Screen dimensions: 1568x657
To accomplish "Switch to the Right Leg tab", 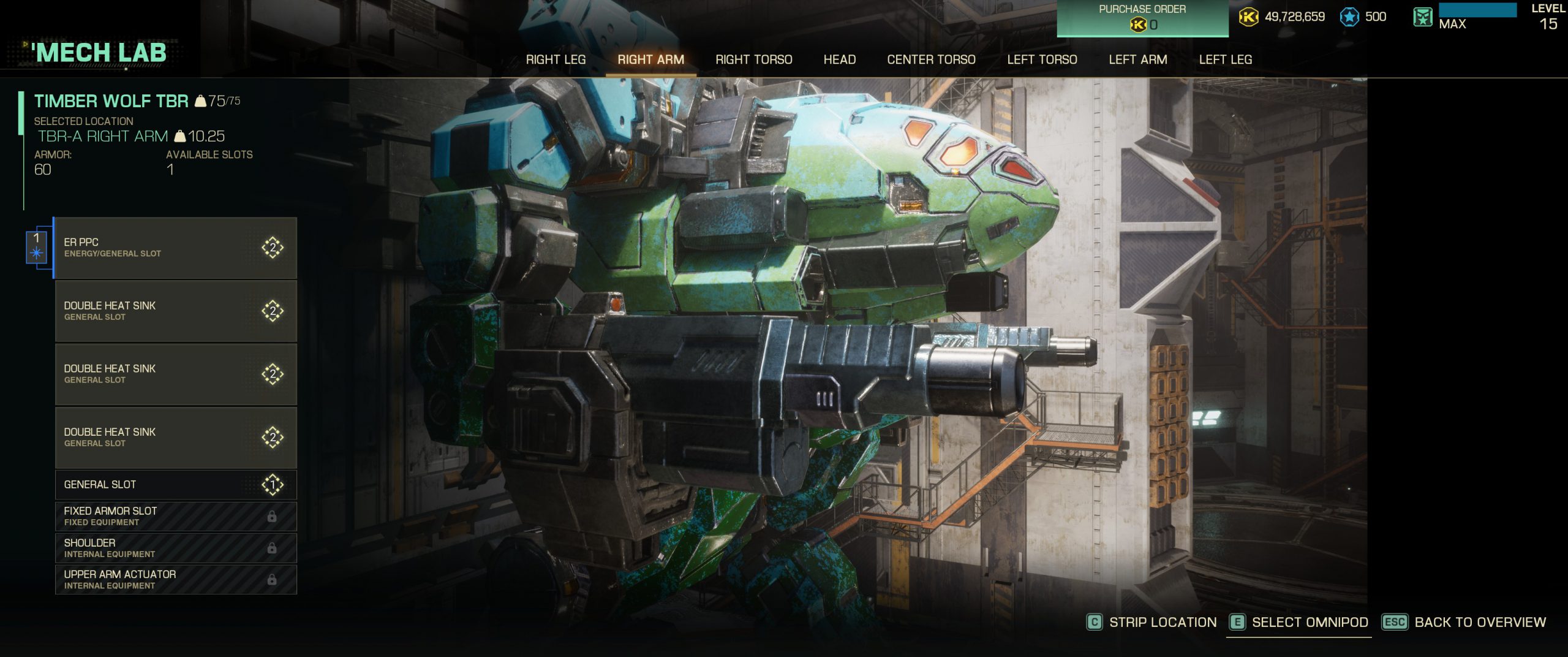I will coord(556,59).
